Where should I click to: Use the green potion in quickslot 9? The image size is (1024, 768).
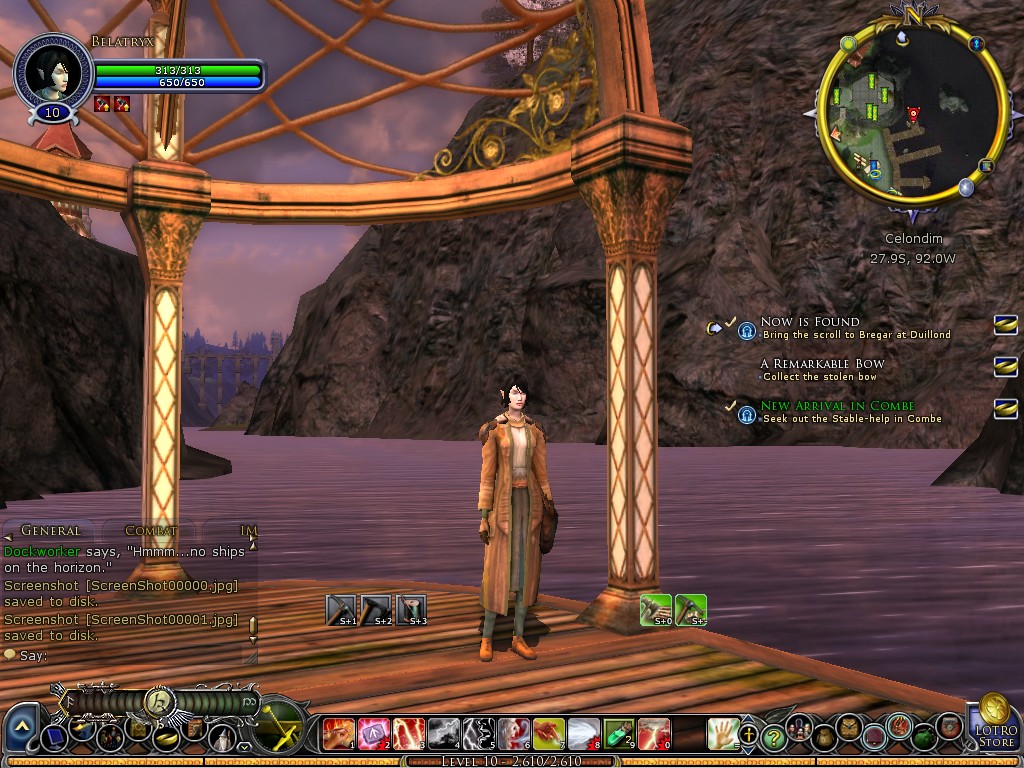point(619,735)
